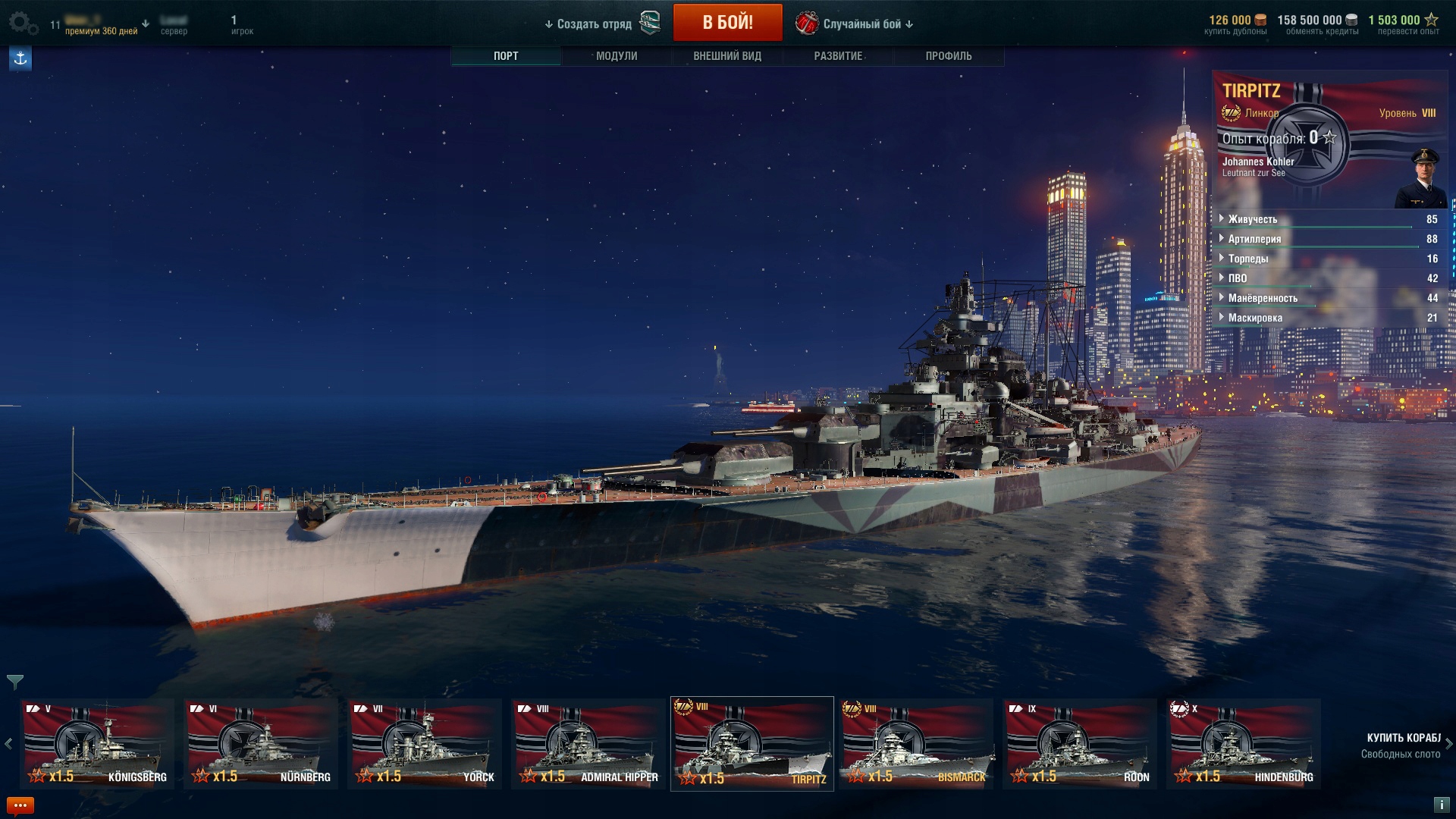
Task: Open the ship carousel filter funnel
Action: click(x=14, y=682)
